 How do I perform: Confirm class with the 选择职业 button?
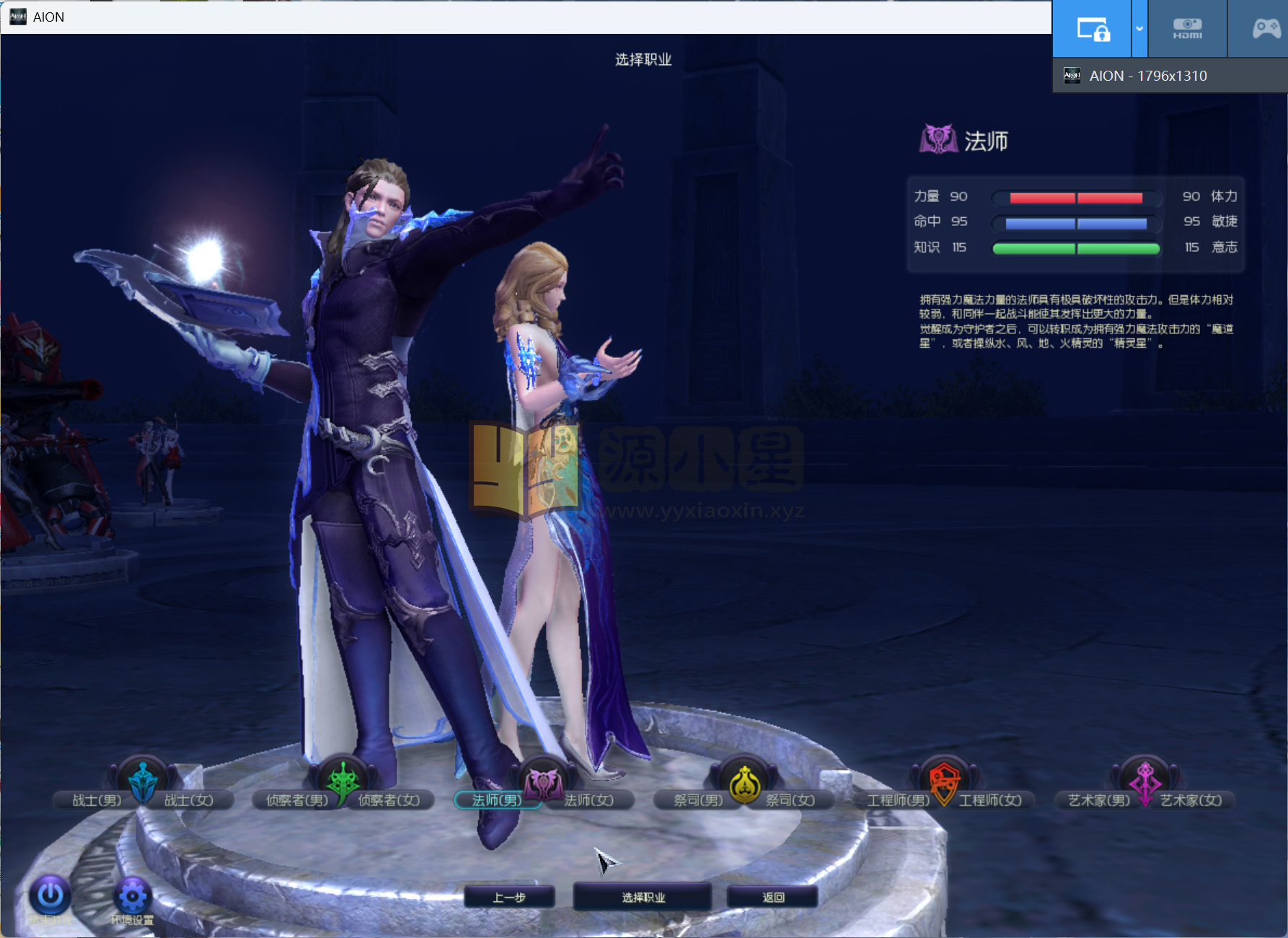coord(642,896)
